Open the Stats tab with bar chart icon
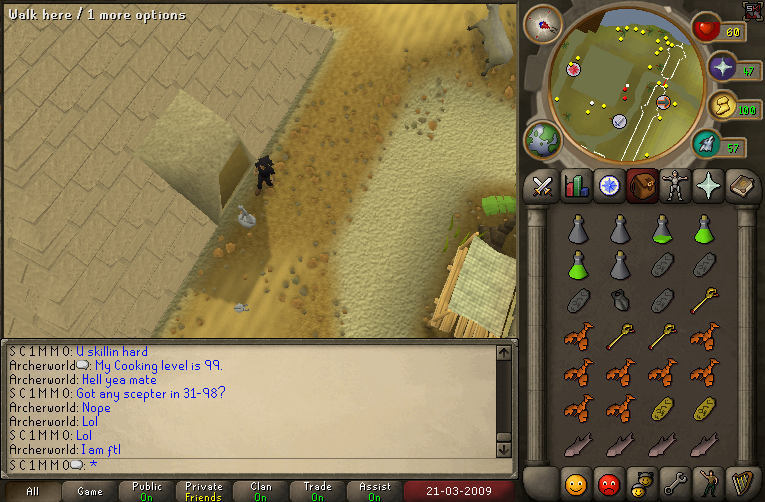Screen dimensions: 765x502 click(x=576, y=186)
